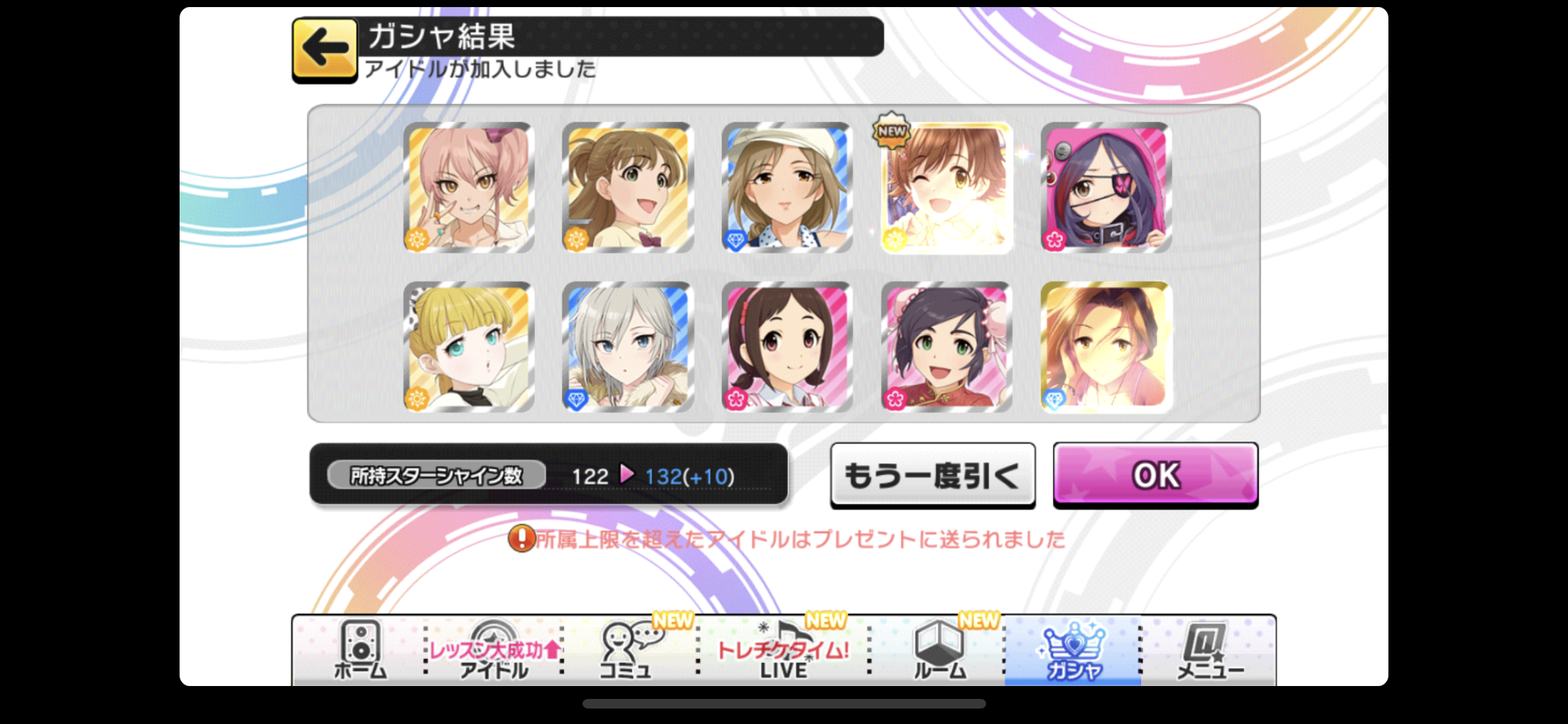The height and width of the screenshot is (724, 1568).
Task: Select the brown ponytail idol card
Action: (628, 187)
